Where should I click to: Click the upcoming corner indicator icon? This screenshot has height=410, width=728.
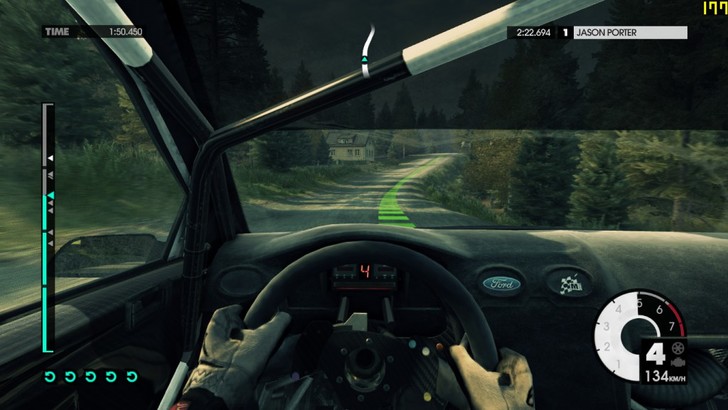coord(367,49)
